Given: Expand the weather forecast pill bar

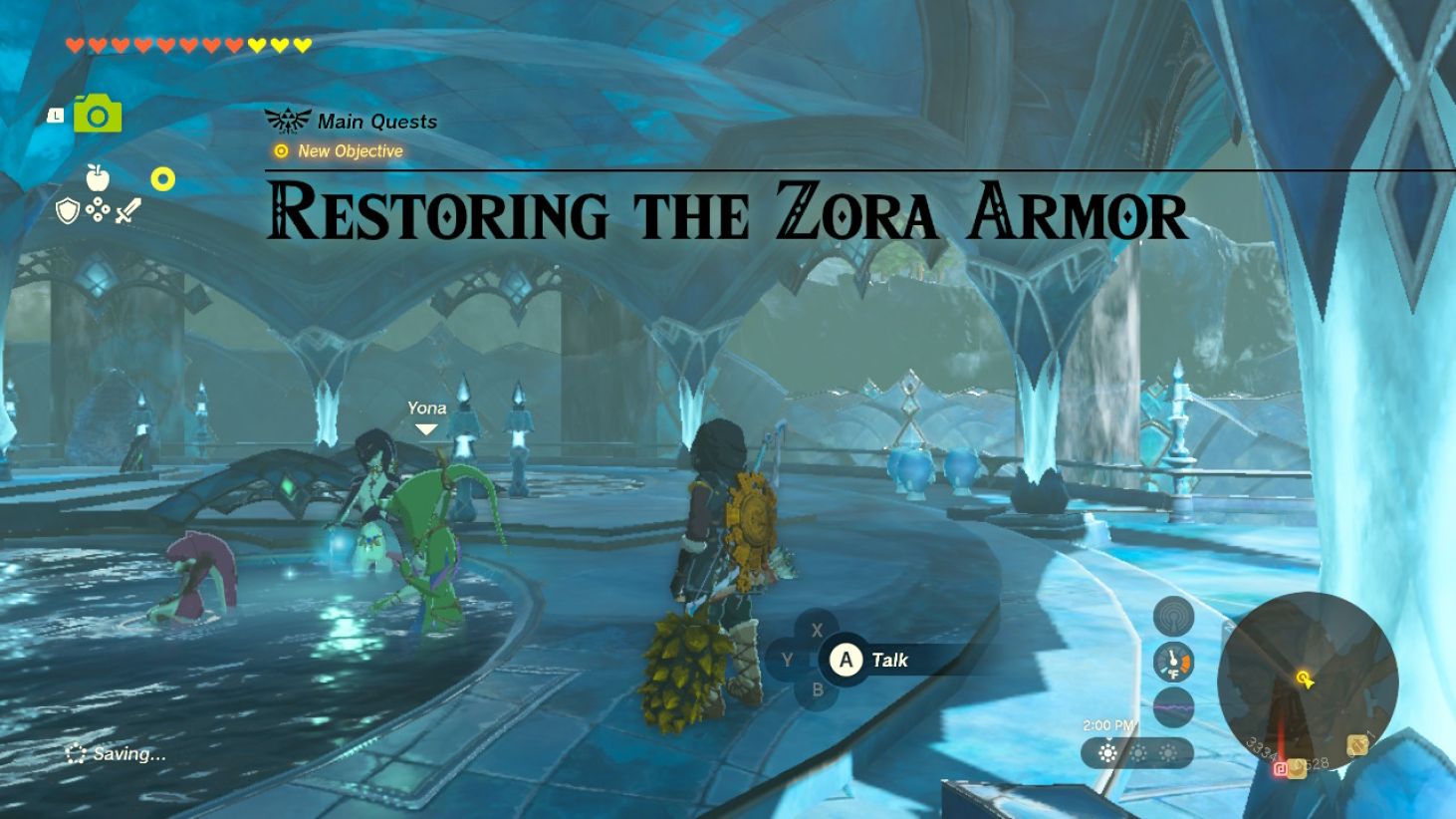Looking at the screenshot, I should (x=1135, y=752).
